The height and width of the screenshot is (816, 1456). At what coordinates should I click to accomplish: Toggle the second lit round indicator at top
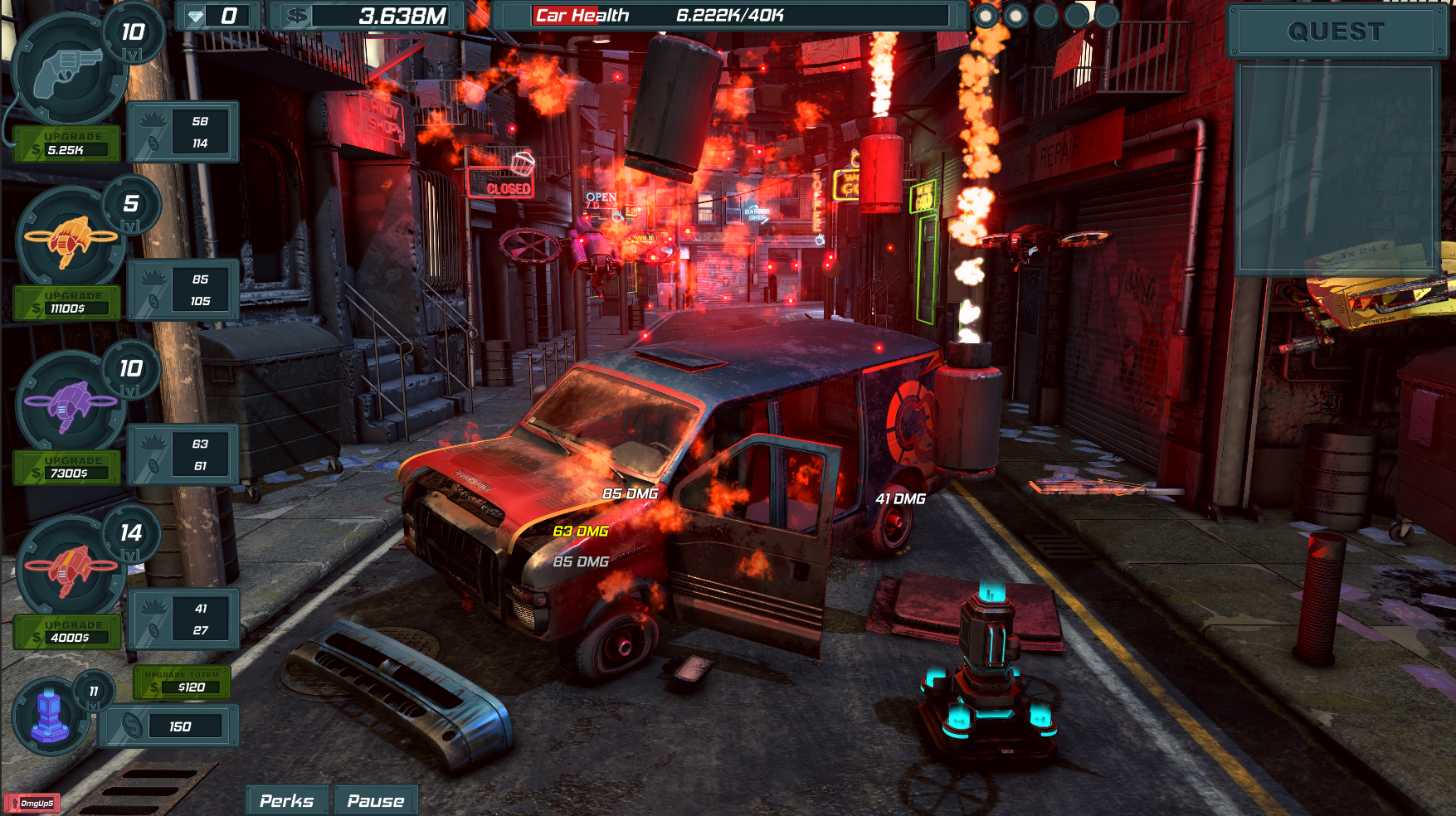click(x=1017, y=14)
